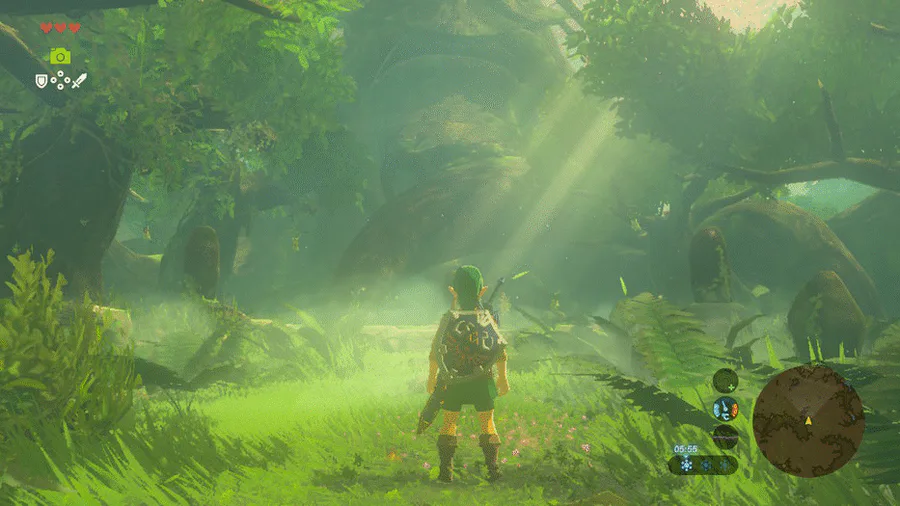The image size is (900, 506).
Task: Select the green camera rune icon
Action: (60, 56)
